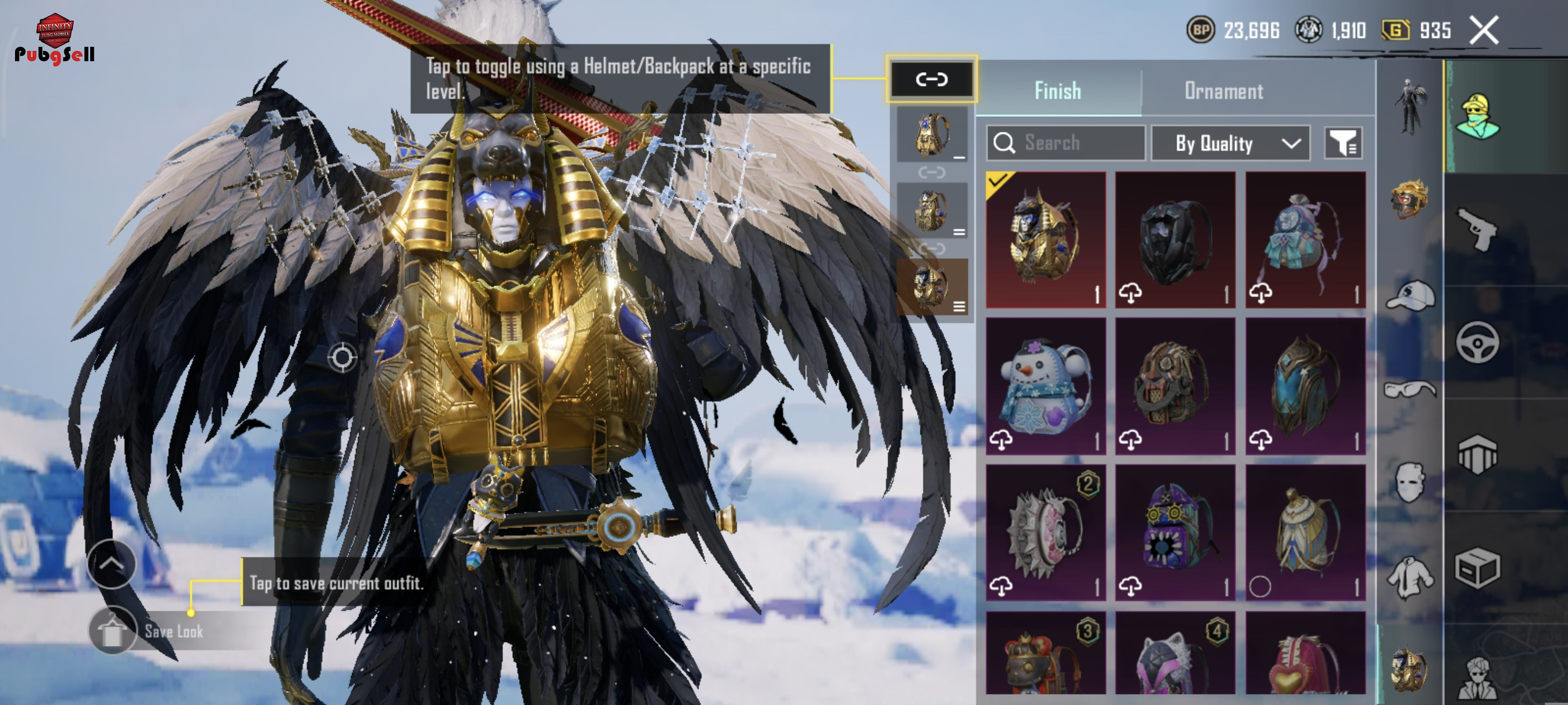Switch to the Ornament tab
Screen dimensions: 1568x705
[1223, 91]
